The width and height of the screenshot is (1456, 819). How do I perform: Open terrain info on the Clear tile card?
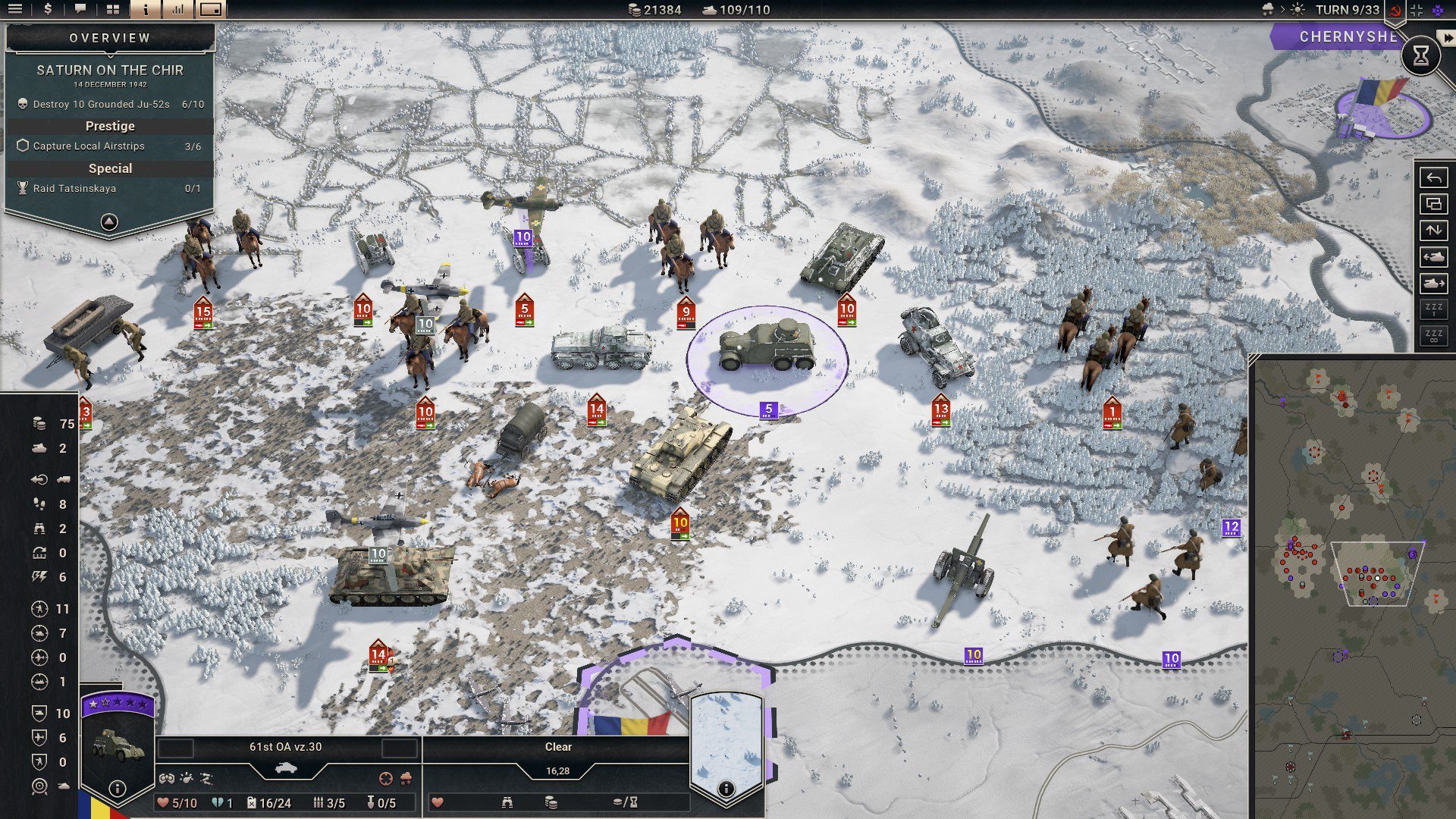726,789
